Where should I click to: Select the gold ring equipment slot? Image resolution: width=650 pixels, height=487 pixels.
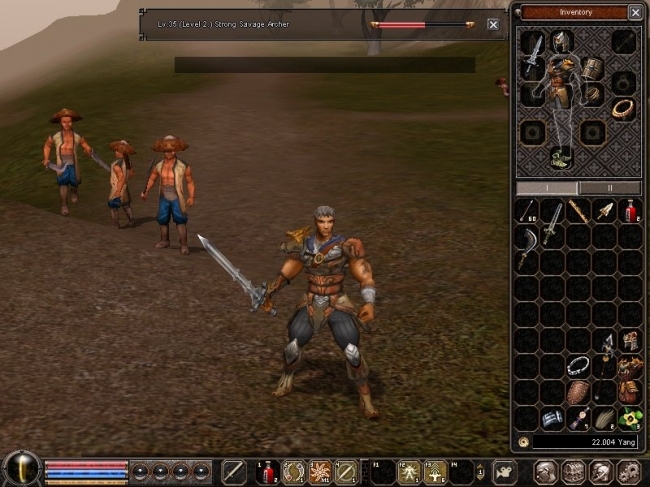623,107
